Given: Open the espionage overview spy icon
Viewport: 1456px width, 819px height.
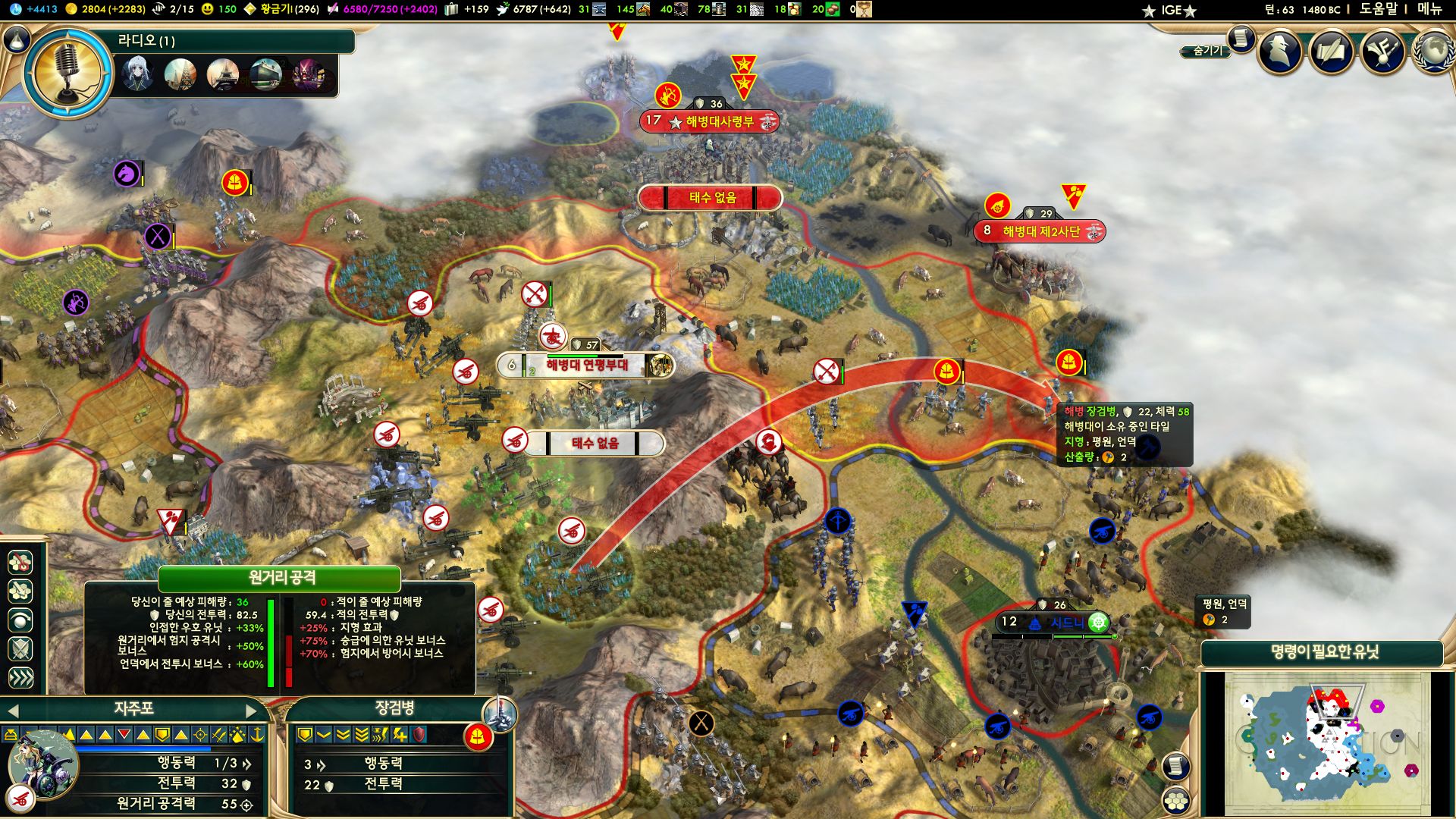Looking at the screenshot, I should point(1282,52).
